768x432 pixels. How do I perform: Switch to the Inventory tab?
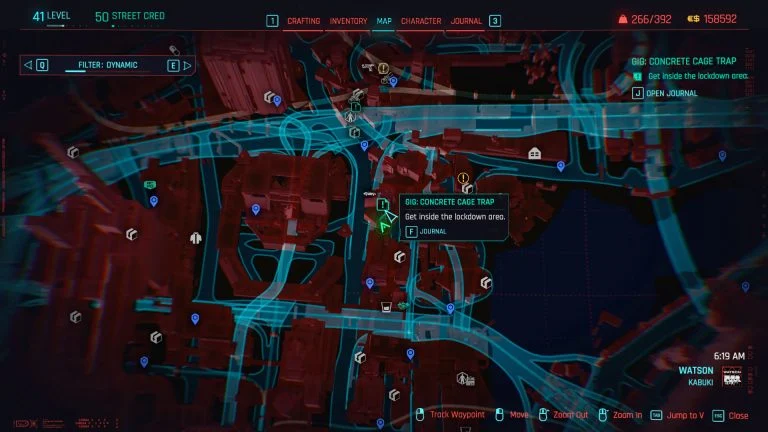click(x=348, y=21)
